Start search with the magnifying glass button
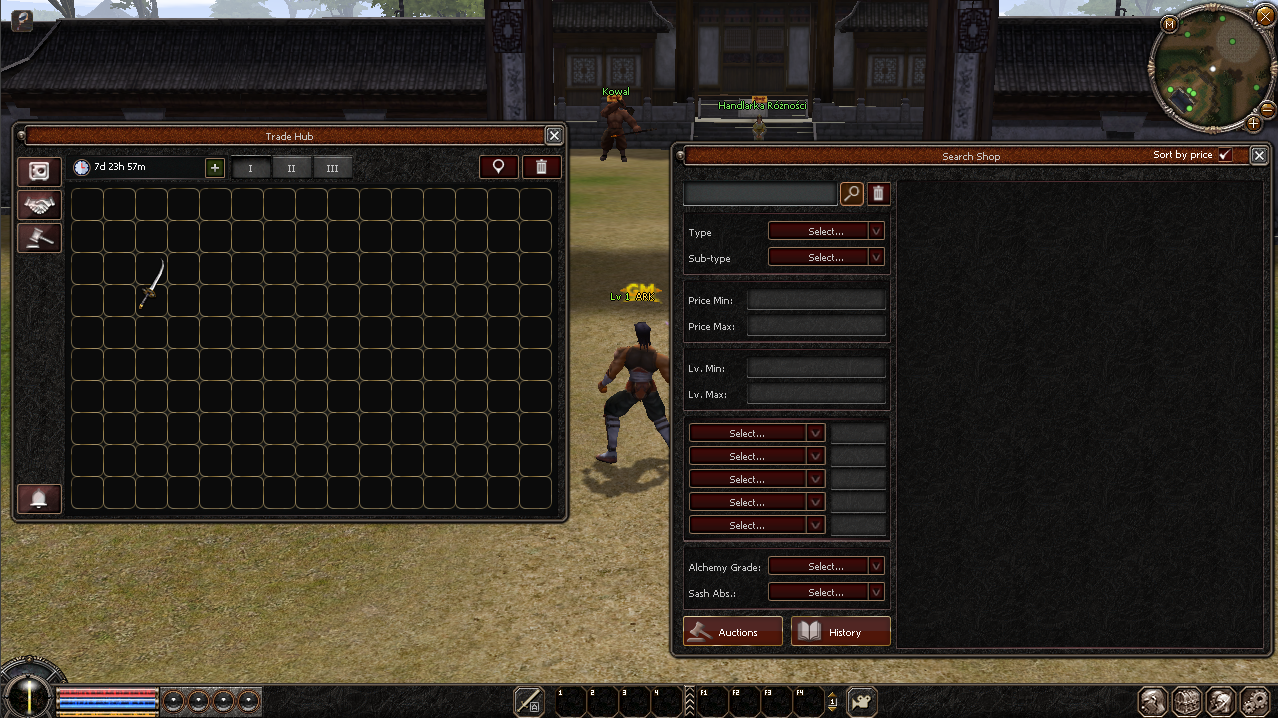The image size is (1278, 718). point(851,193)
